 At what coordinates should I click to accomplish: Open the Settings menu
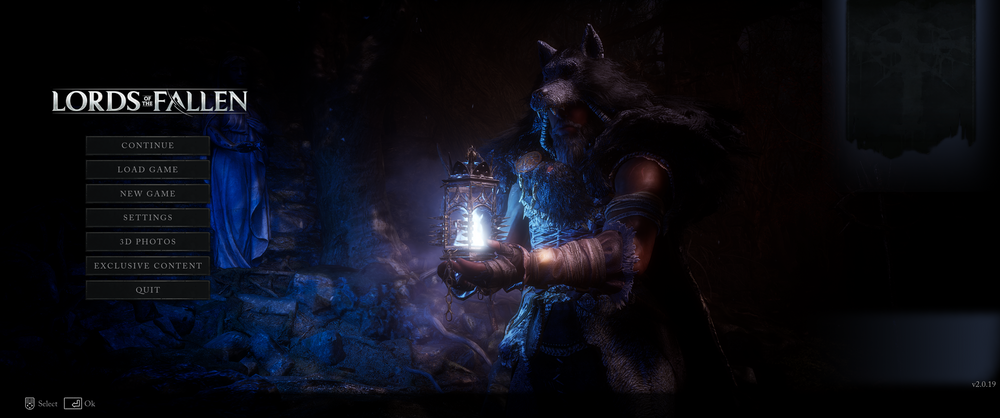148,218
